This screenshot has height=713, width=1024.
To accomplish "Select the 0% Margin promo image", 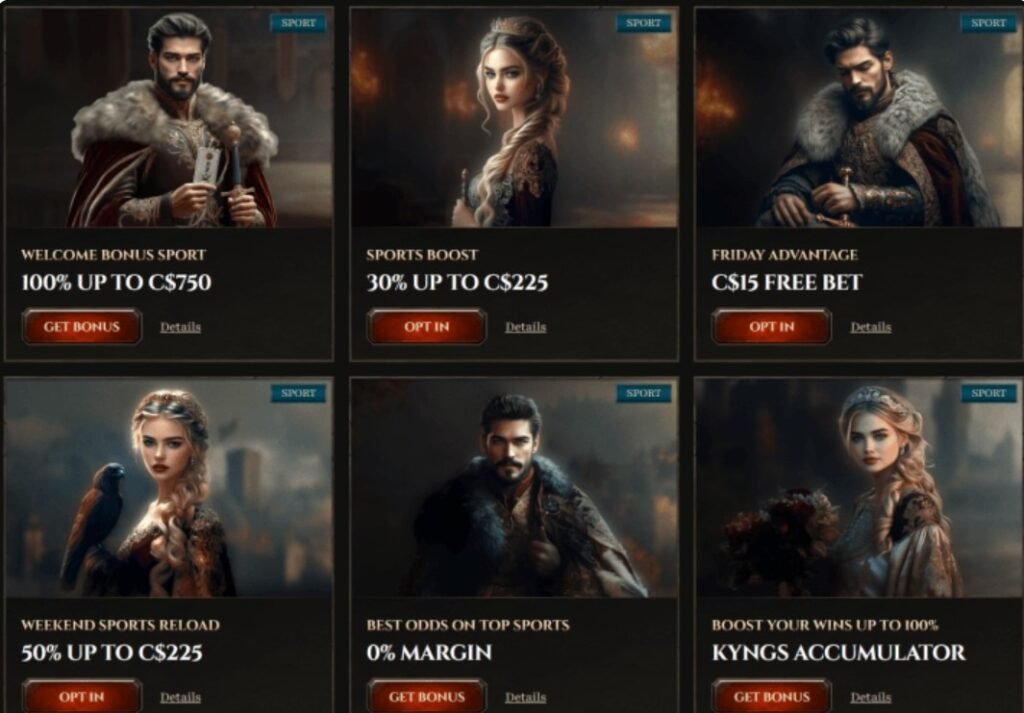I will coord(514,488).
